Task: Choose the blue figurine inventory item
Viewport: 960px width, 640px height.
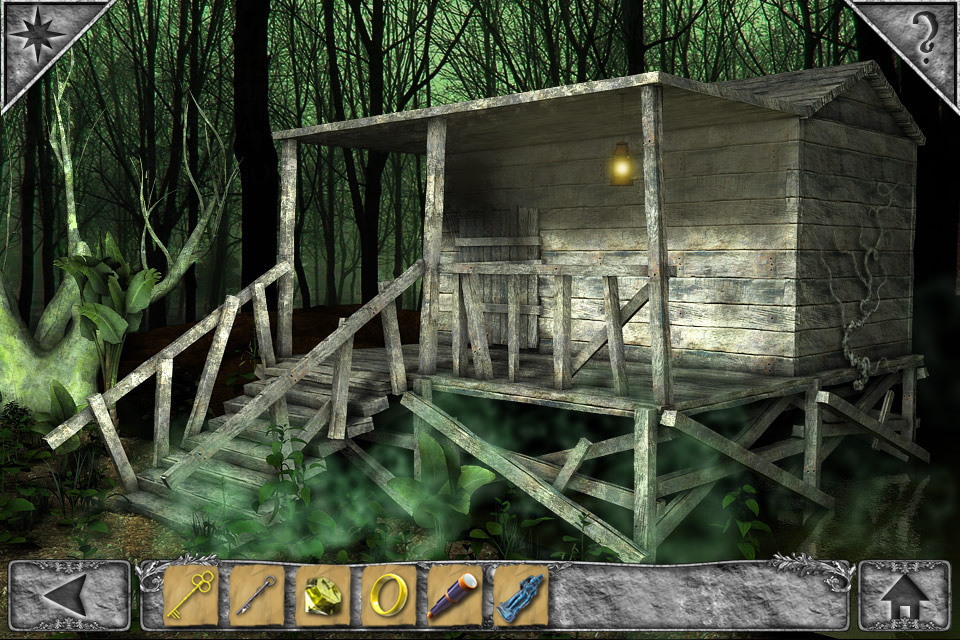Action: point(520,595)
